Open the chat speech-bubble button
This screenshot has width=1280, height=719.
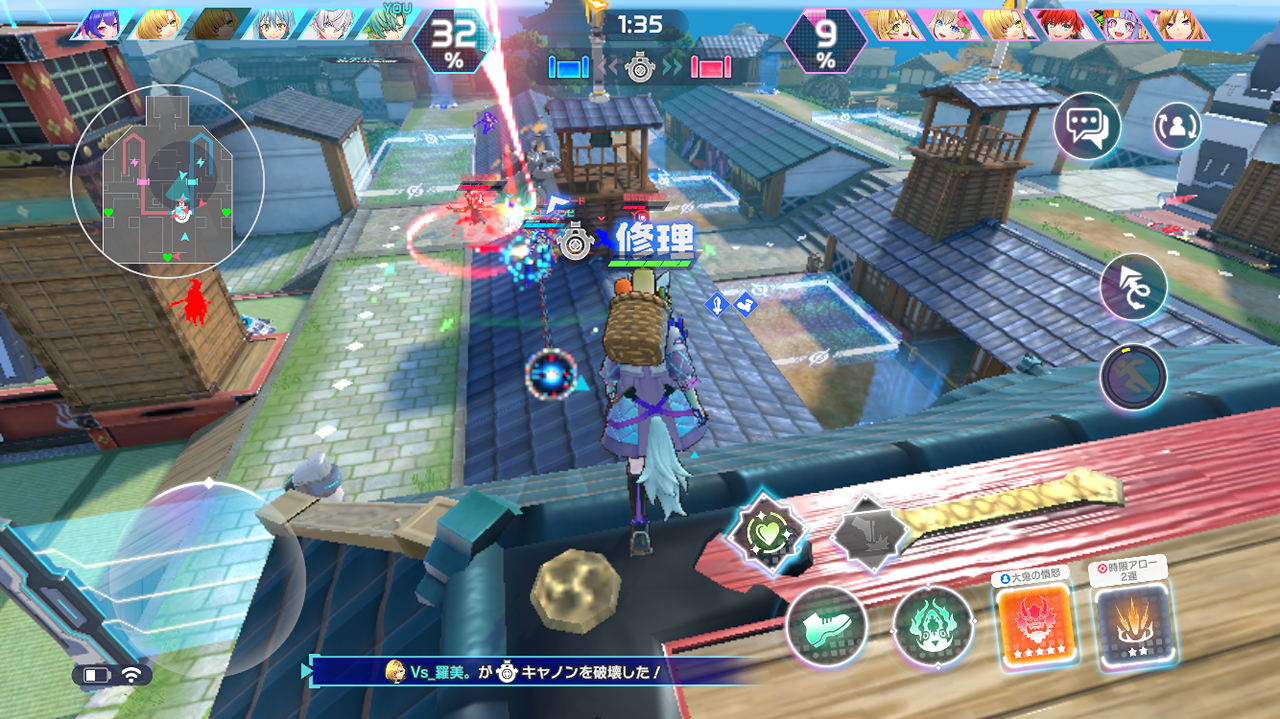(1087, 126)
